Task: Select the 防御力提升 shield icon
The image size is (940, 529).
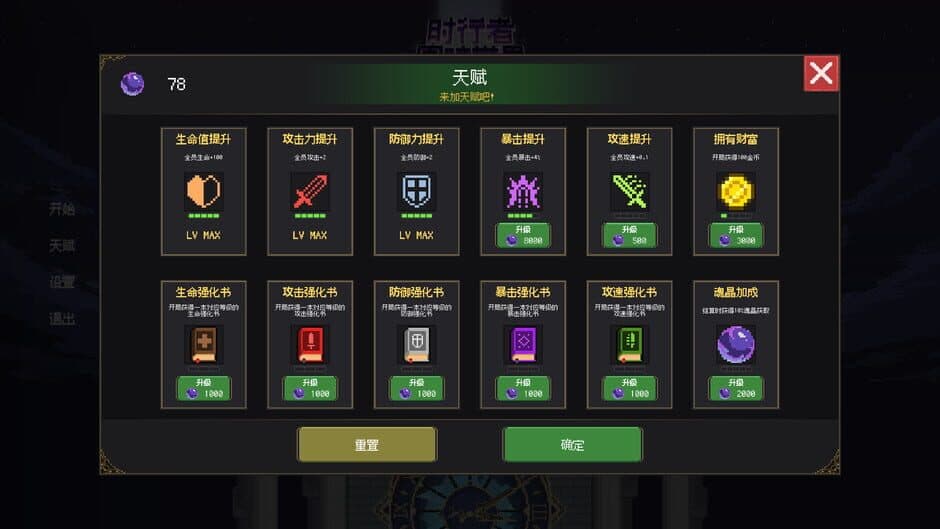Action: [x=416, y=190]
